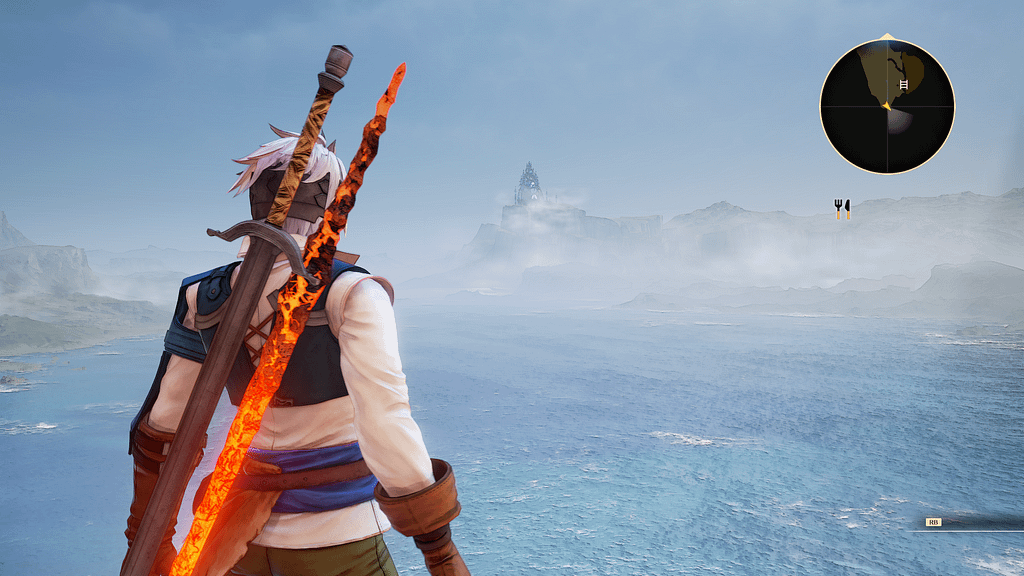Click the player arrow on the minimap
1024x576 pixels.
[886, 104]
